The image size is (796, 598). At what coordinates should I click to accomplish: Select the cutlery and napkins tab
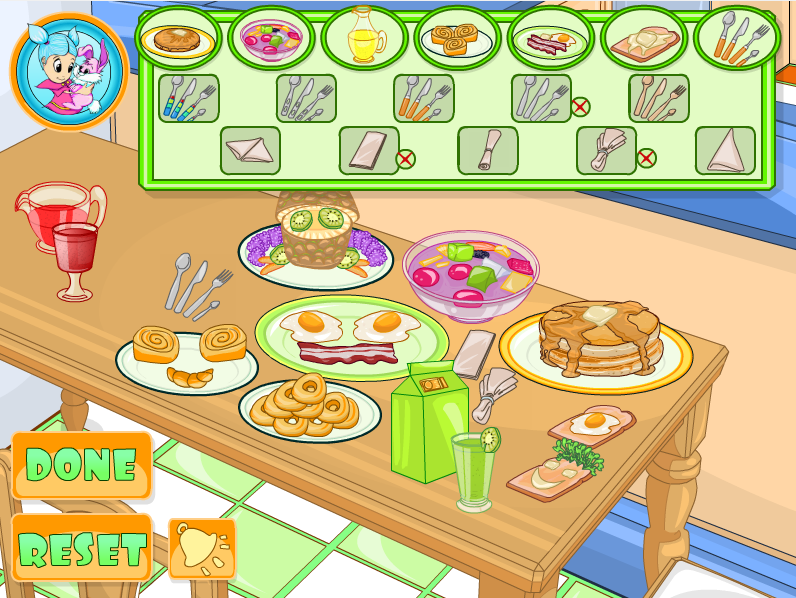737,39
